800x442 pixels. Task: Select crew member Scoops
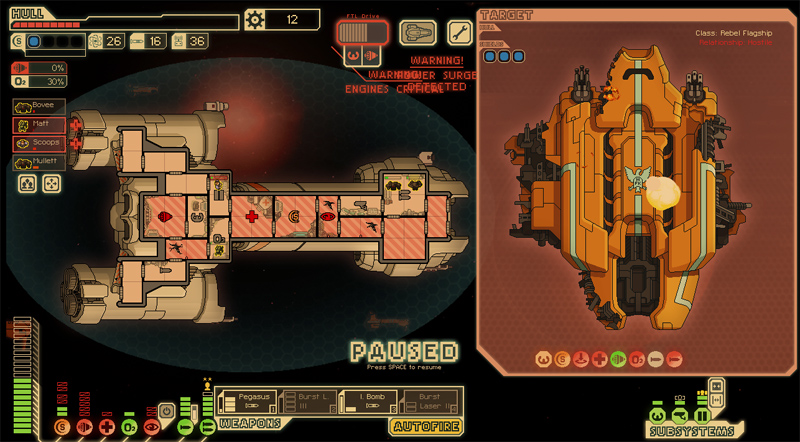point(40,143)
